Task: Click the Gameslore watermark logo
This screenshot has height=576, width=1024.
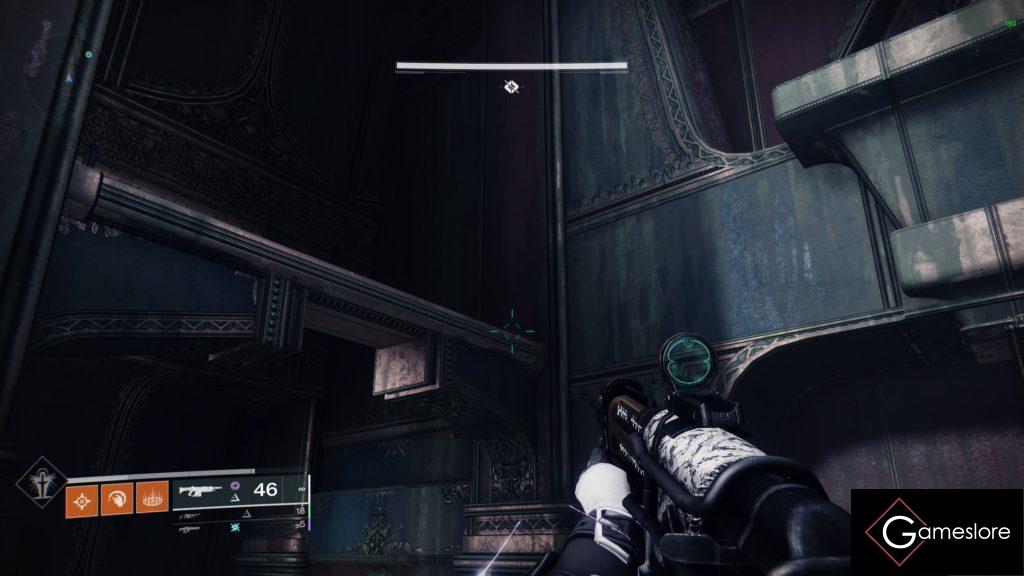Action: 937,532
